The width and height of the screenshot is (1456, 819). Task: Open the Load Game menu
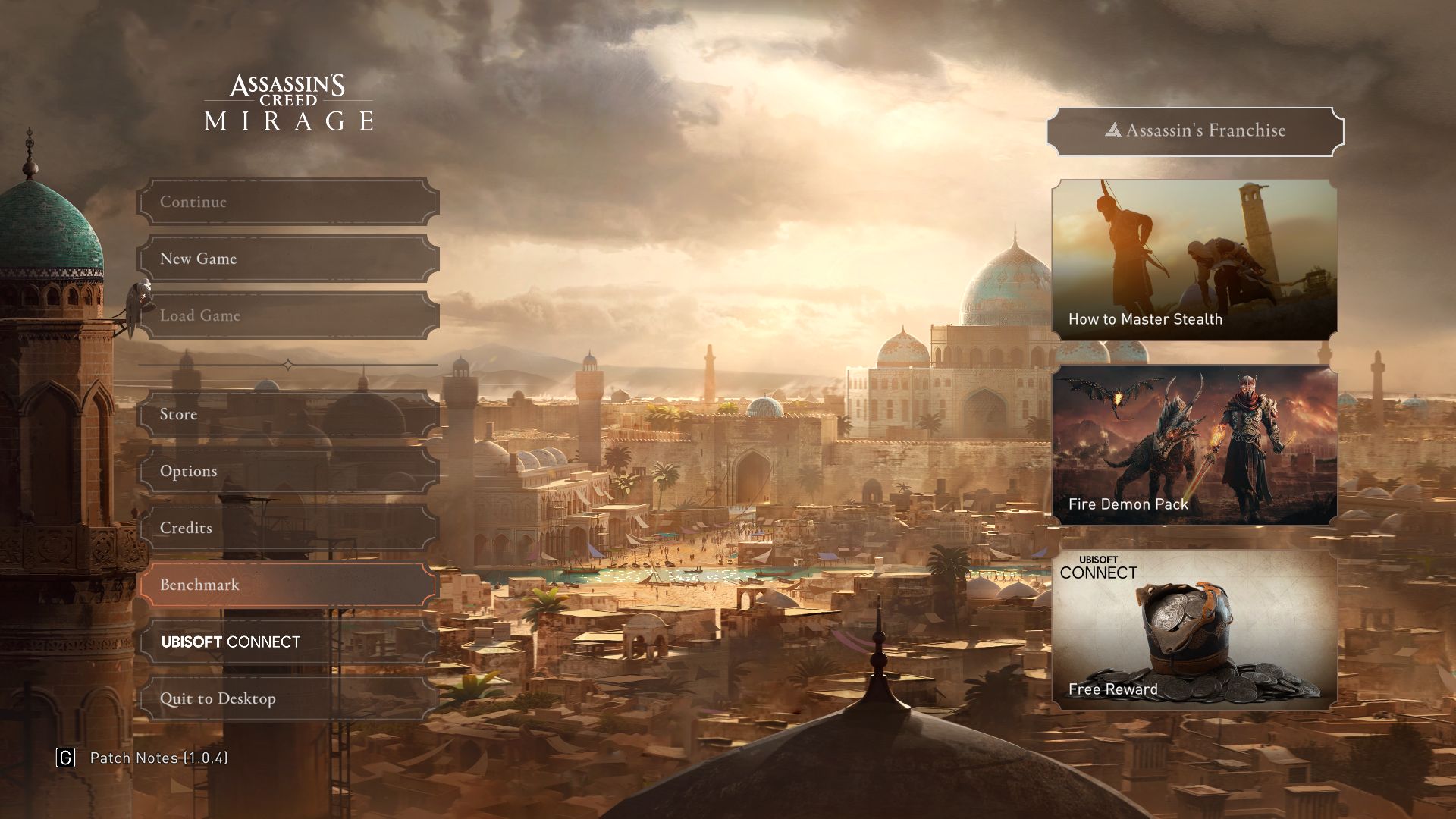coord(288,315)
